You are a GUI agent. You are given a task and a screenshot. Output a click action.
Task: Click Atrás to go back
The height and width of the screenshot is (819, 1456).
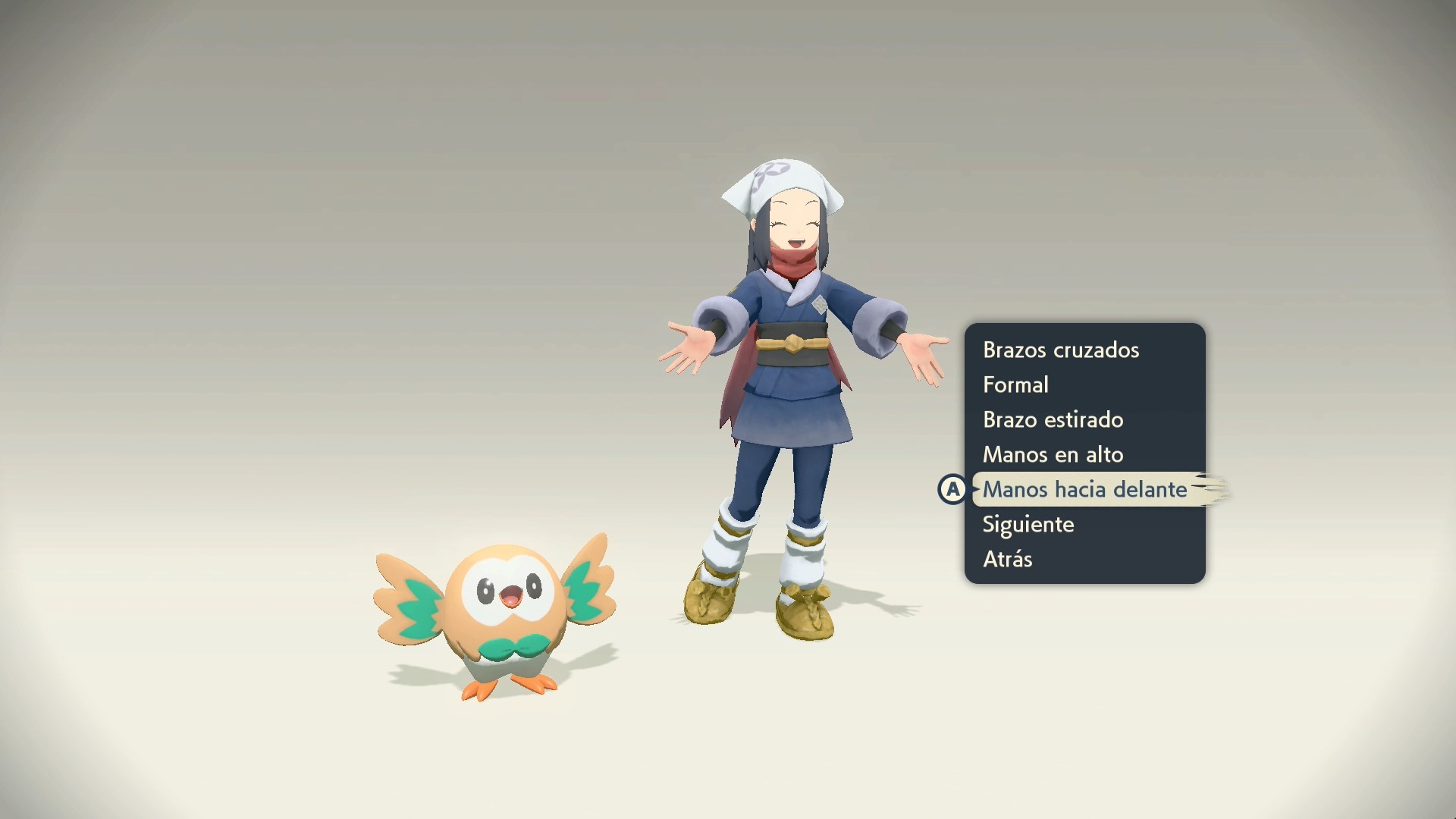(x=1007, y=559)
